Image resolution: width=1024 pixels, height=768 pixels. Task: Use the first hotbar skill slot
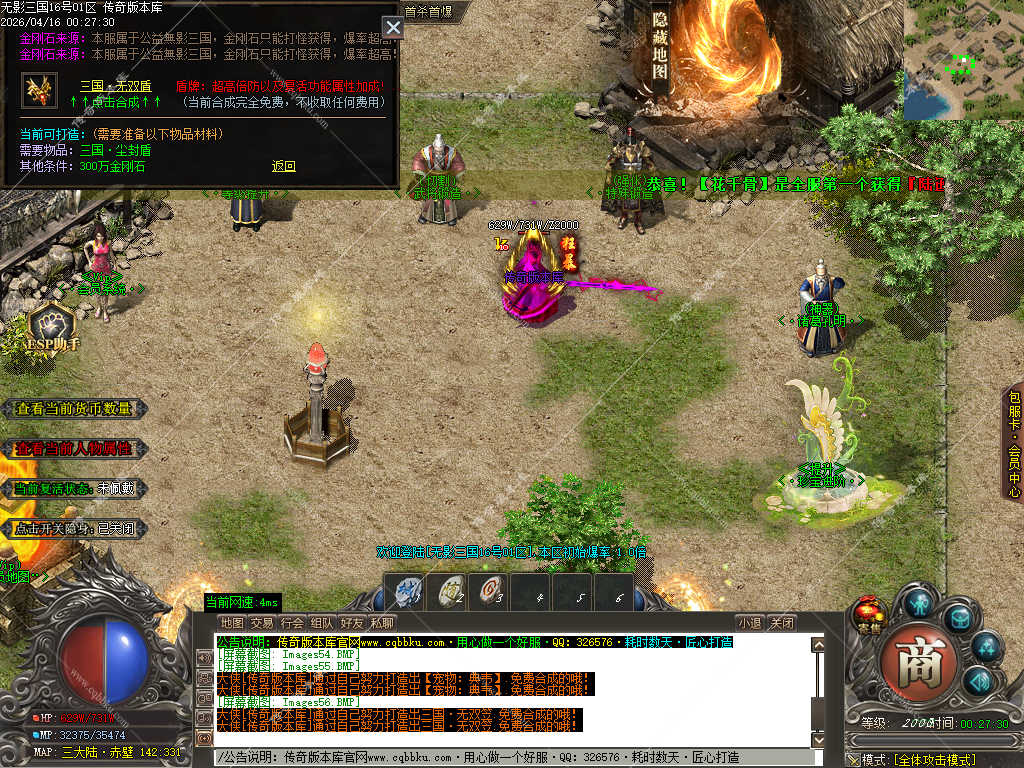[407, 591]
